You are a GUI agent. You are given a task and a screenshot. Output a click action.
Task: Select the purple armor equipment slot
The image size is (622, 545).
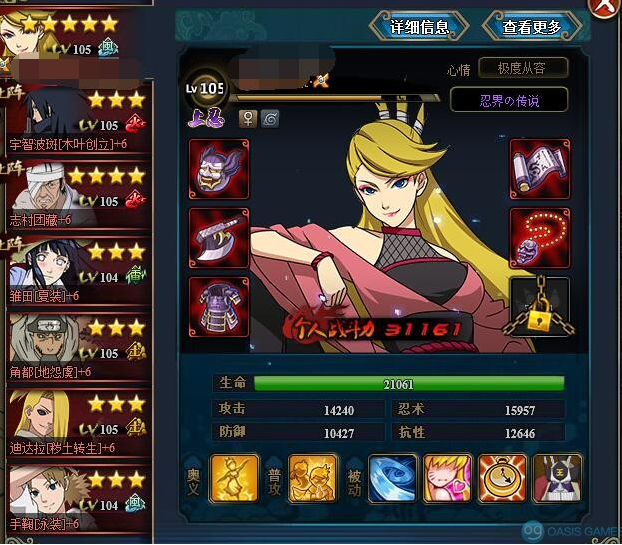pyautogui.click(x=219, y=305)
